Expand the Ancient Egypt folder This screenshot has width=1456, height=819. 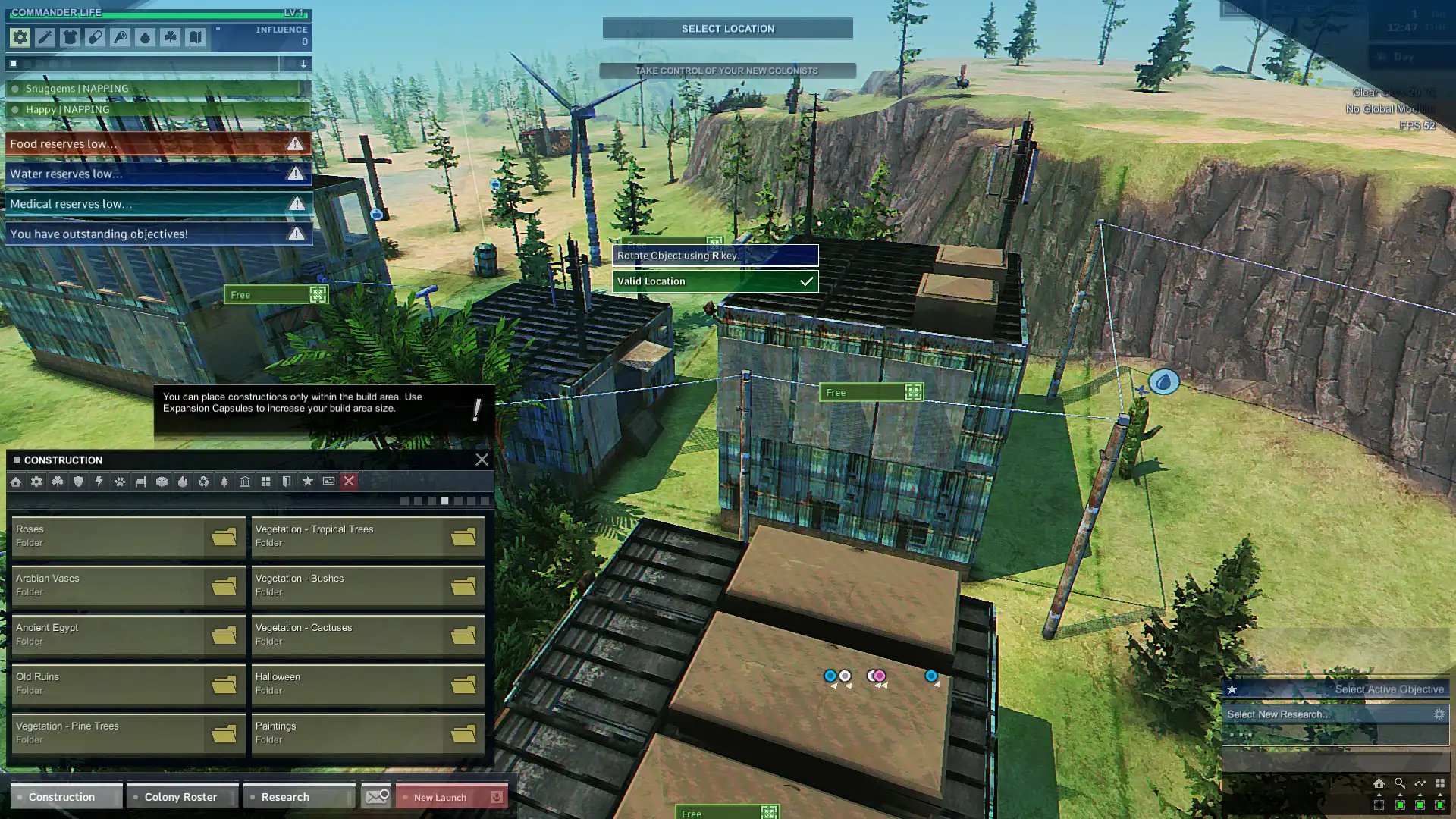coord(128,634)
